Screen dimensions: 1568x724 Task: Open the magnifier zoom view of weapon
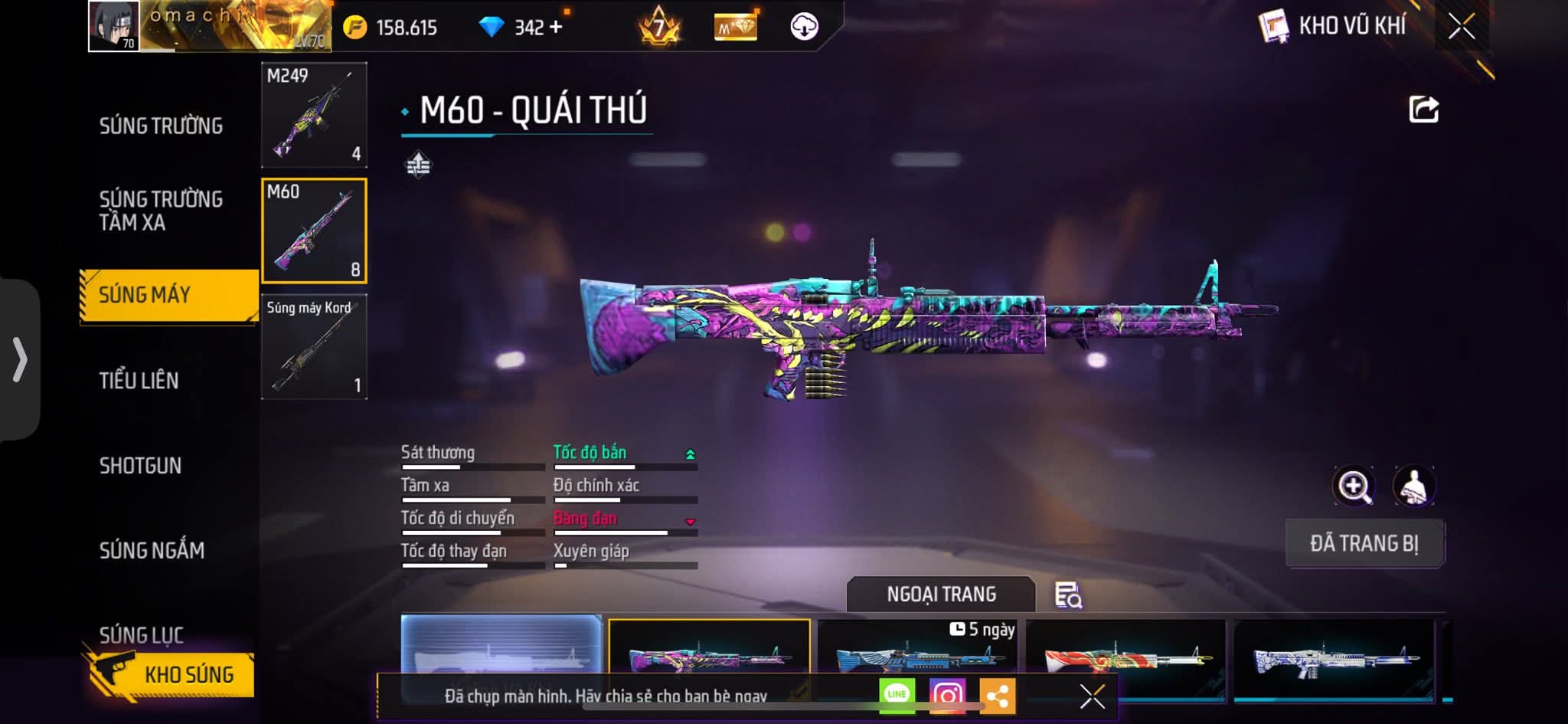1354,486
